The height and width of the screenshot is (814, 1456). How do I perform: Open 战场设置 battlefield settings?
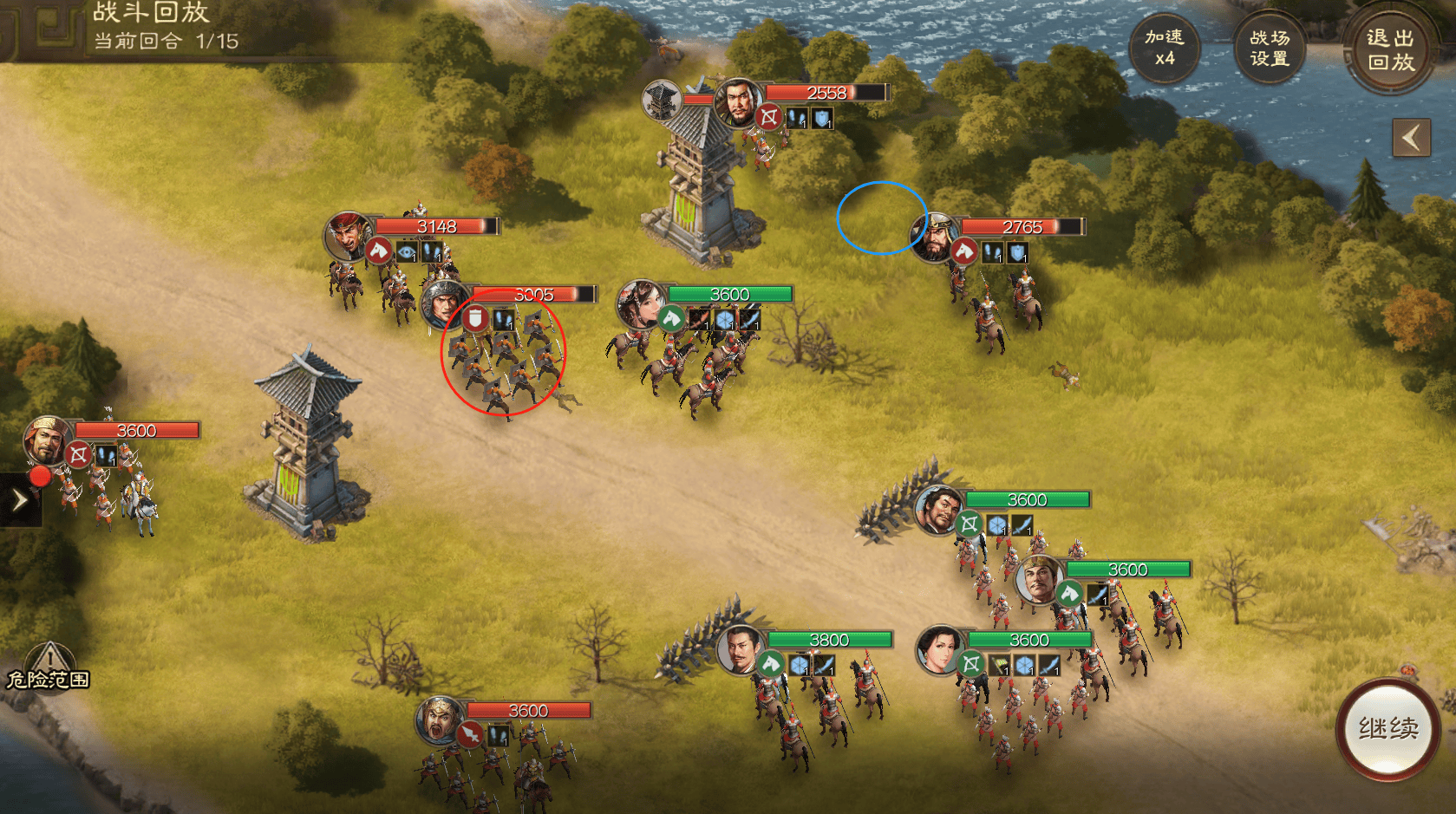pos(1269,49)
